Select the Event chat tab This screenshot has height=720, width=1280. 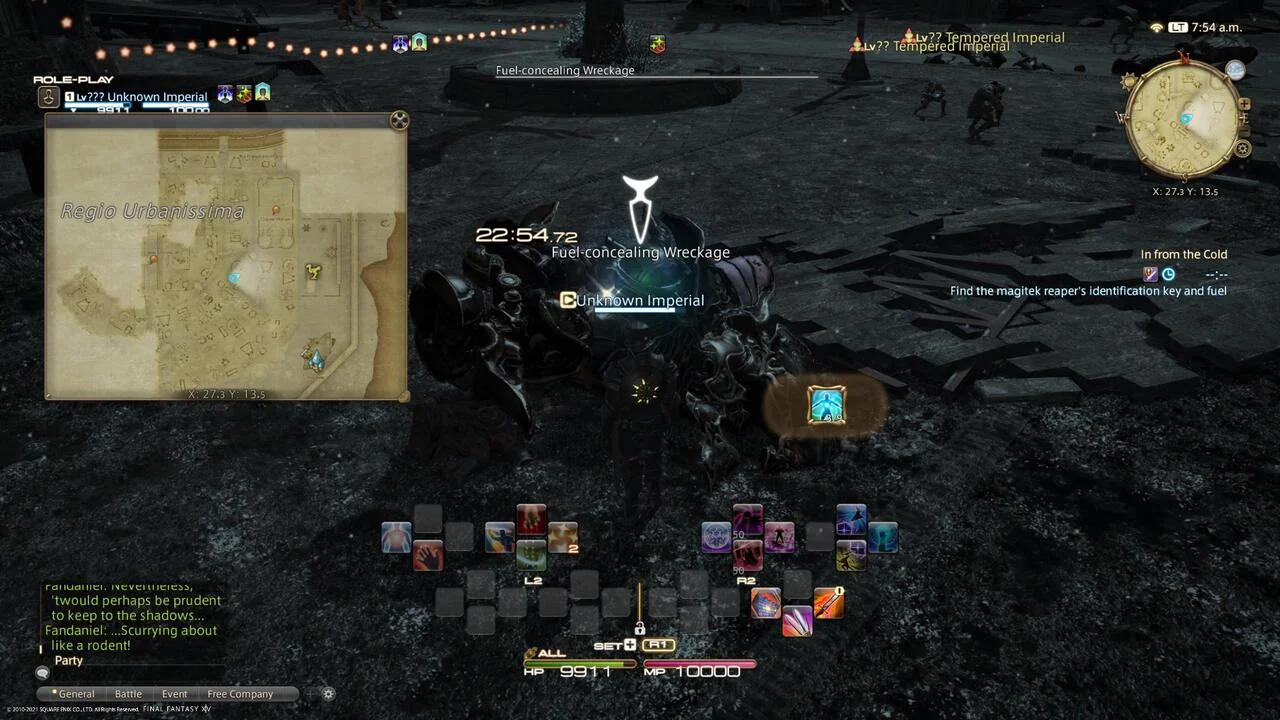(x=174, y=693)
